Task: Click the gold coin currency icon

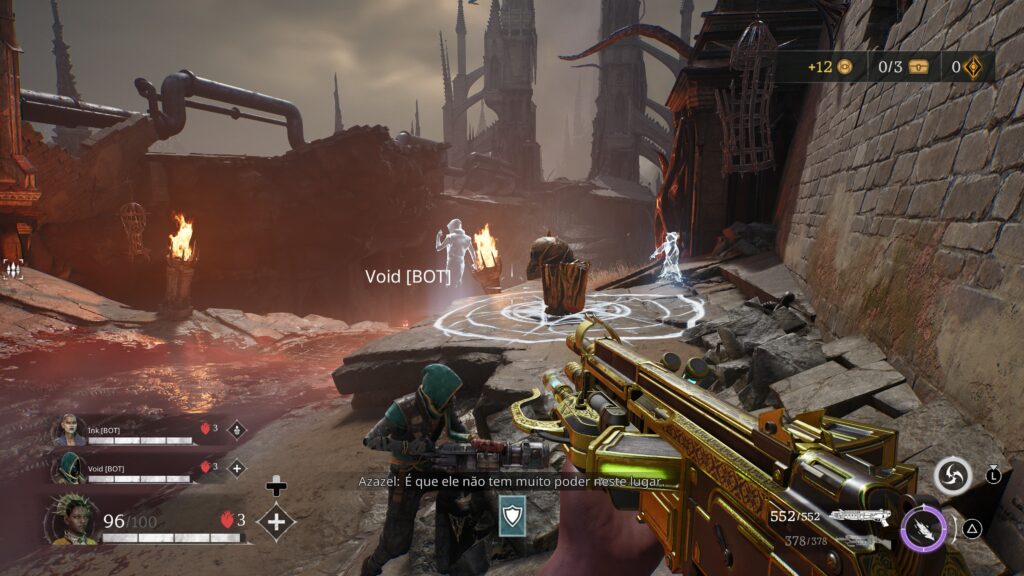Action: (846, 67)
